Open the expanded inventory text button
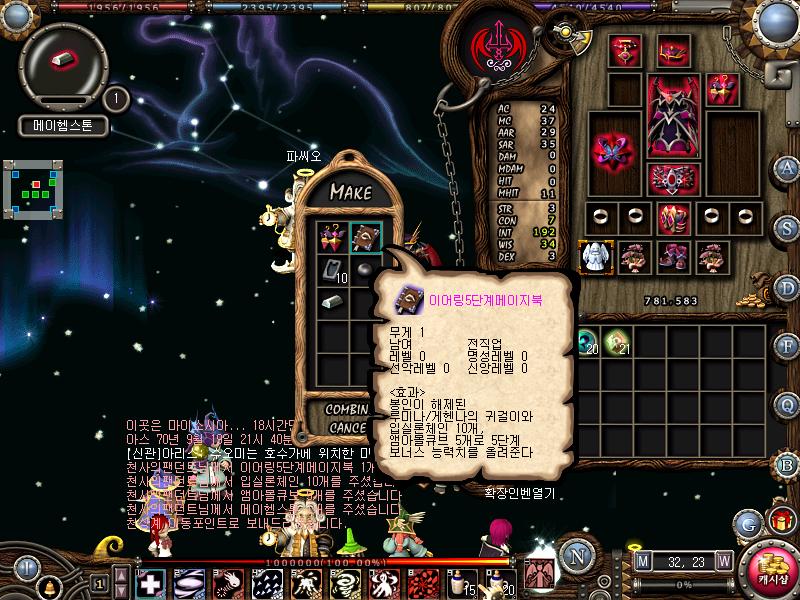Viewport: 800px width, 600px height. (520, 493)
